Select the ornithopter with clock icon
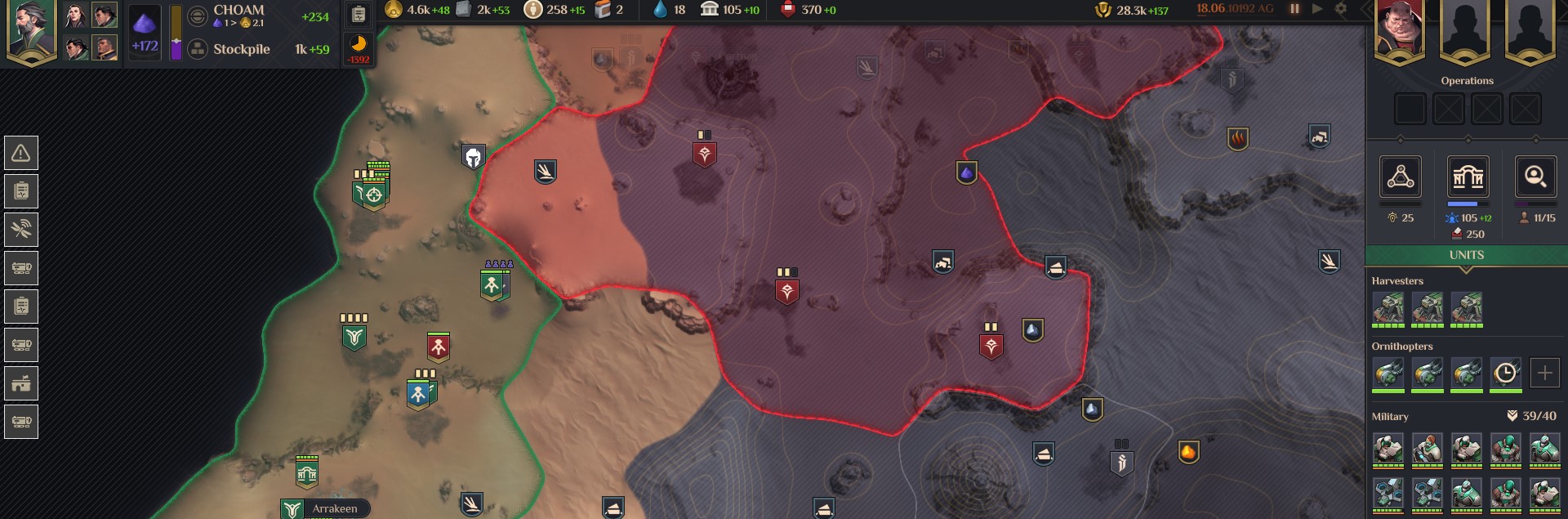This screenshot has height=519, width=1568. coord(1505,374)
